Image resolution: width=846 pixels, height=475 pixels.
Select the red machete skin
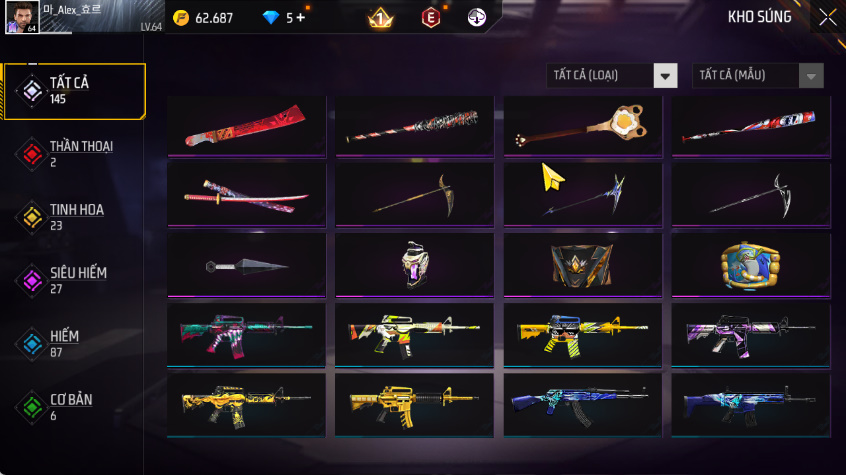pyautogui.click(x=246, y=126)
